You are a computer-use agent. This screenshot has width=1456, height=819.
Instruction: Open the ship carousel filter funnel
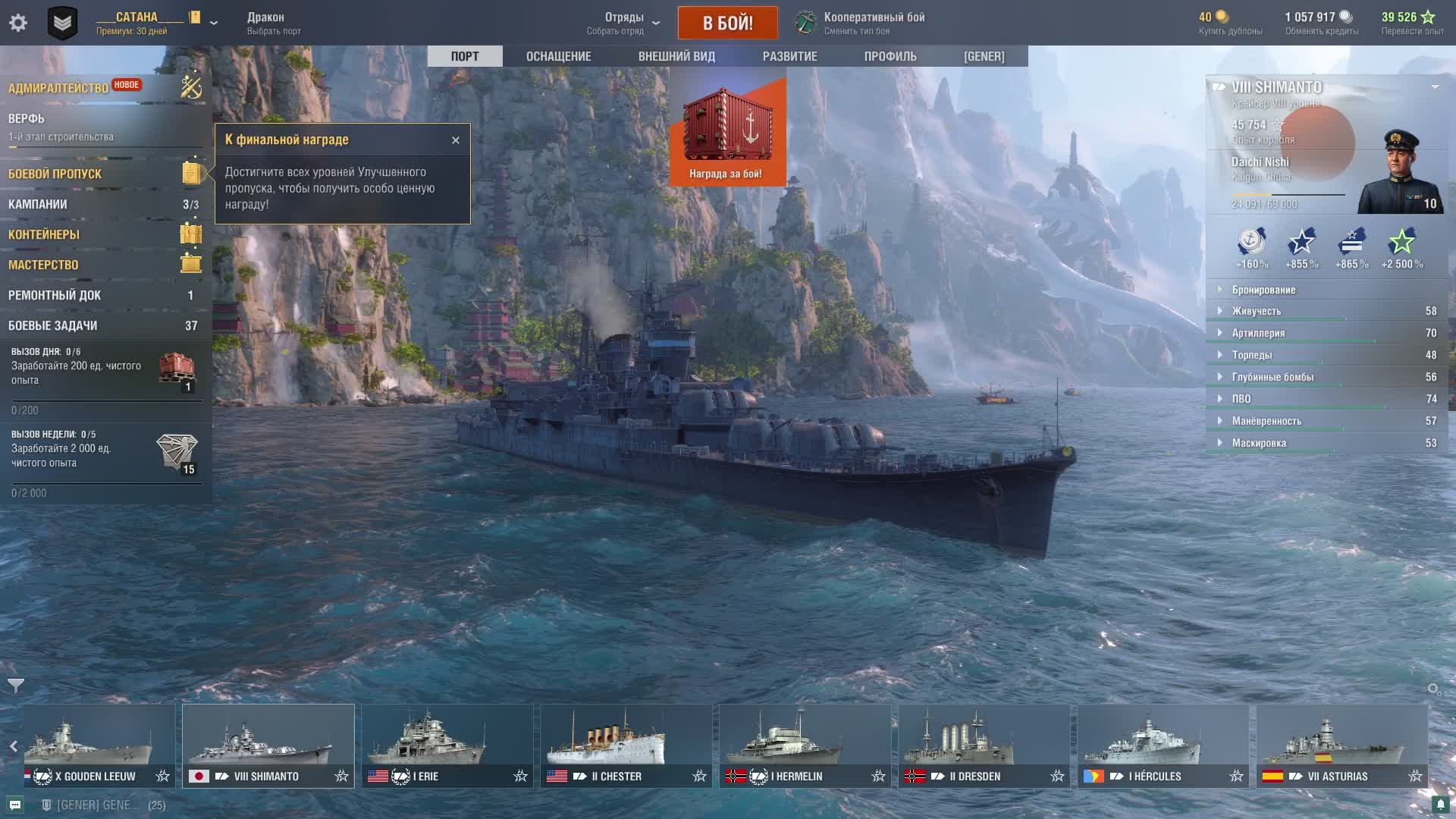click(x=16, y=686)
